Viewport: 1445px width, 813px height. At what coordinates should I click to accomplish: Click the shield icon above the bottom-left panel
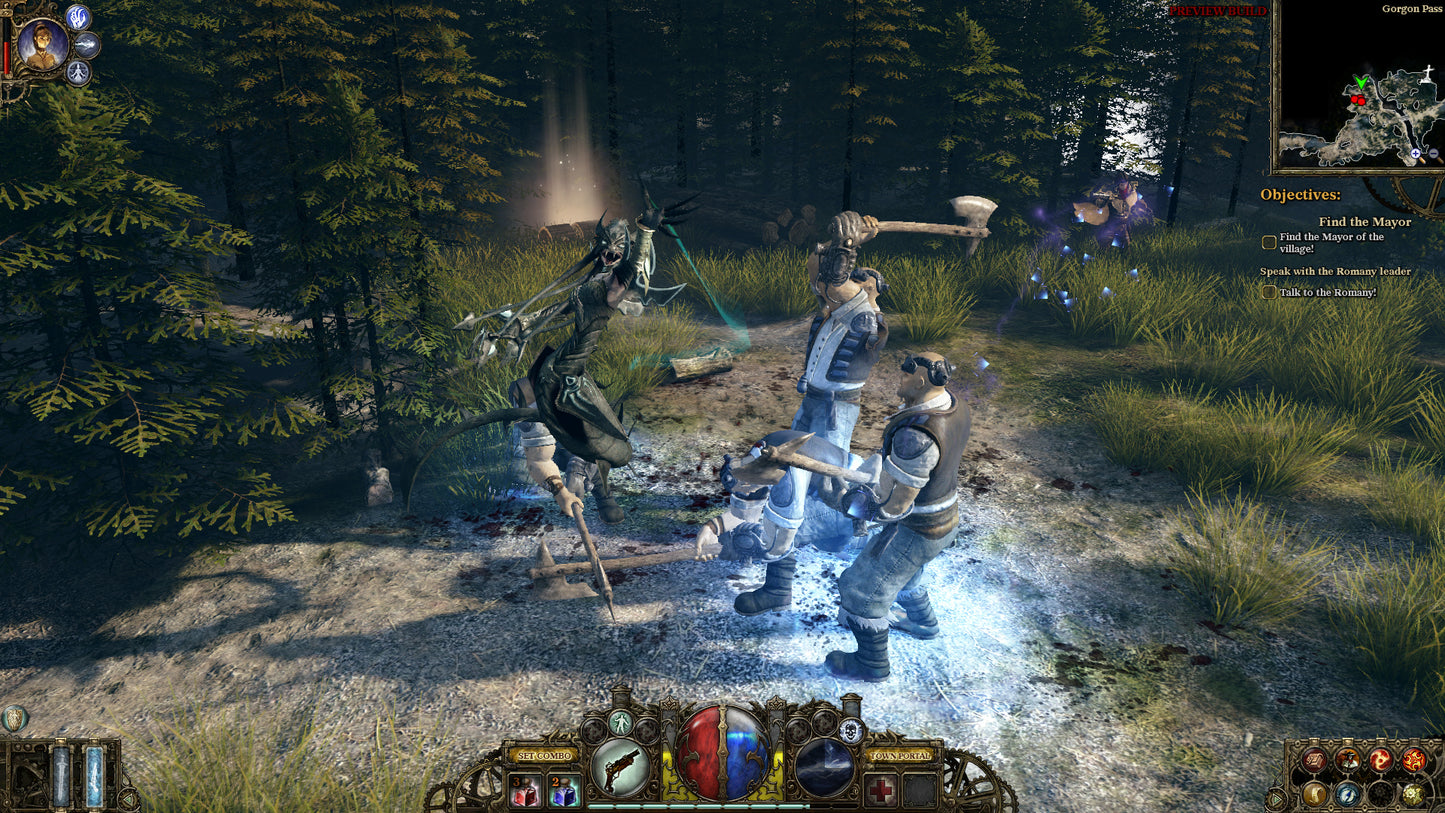(x=14, y=718)
